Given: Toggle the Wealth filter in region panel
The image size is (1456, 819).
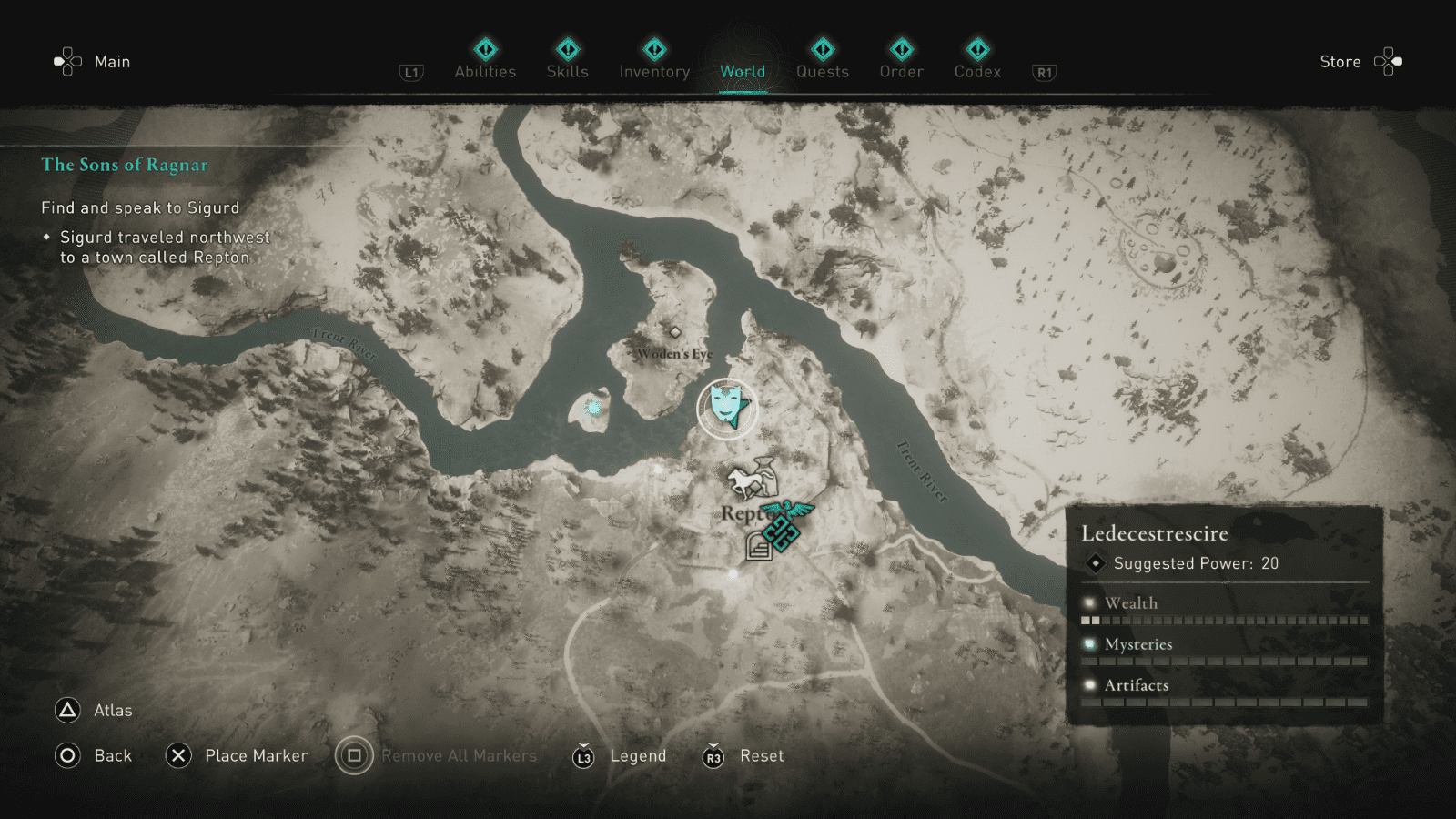Looking at the screenshot, I should [x=1129, y=602].
